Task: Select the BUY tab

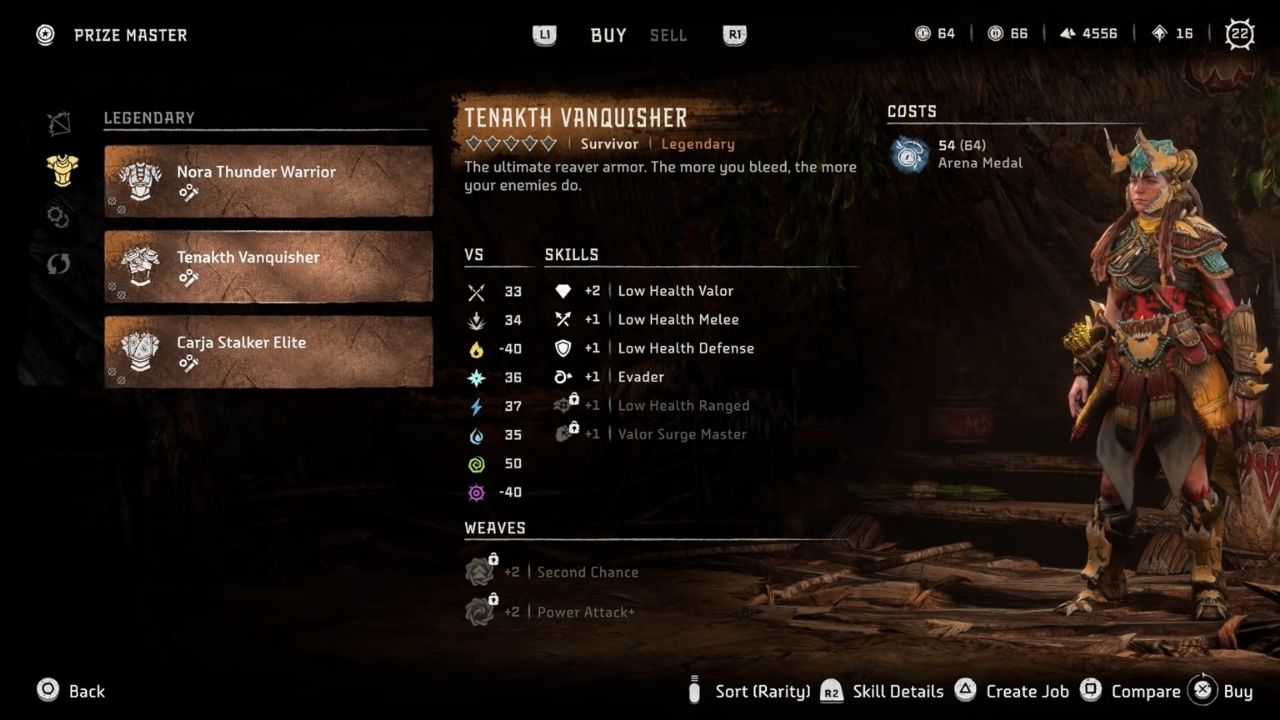Action: coord(607,35)
